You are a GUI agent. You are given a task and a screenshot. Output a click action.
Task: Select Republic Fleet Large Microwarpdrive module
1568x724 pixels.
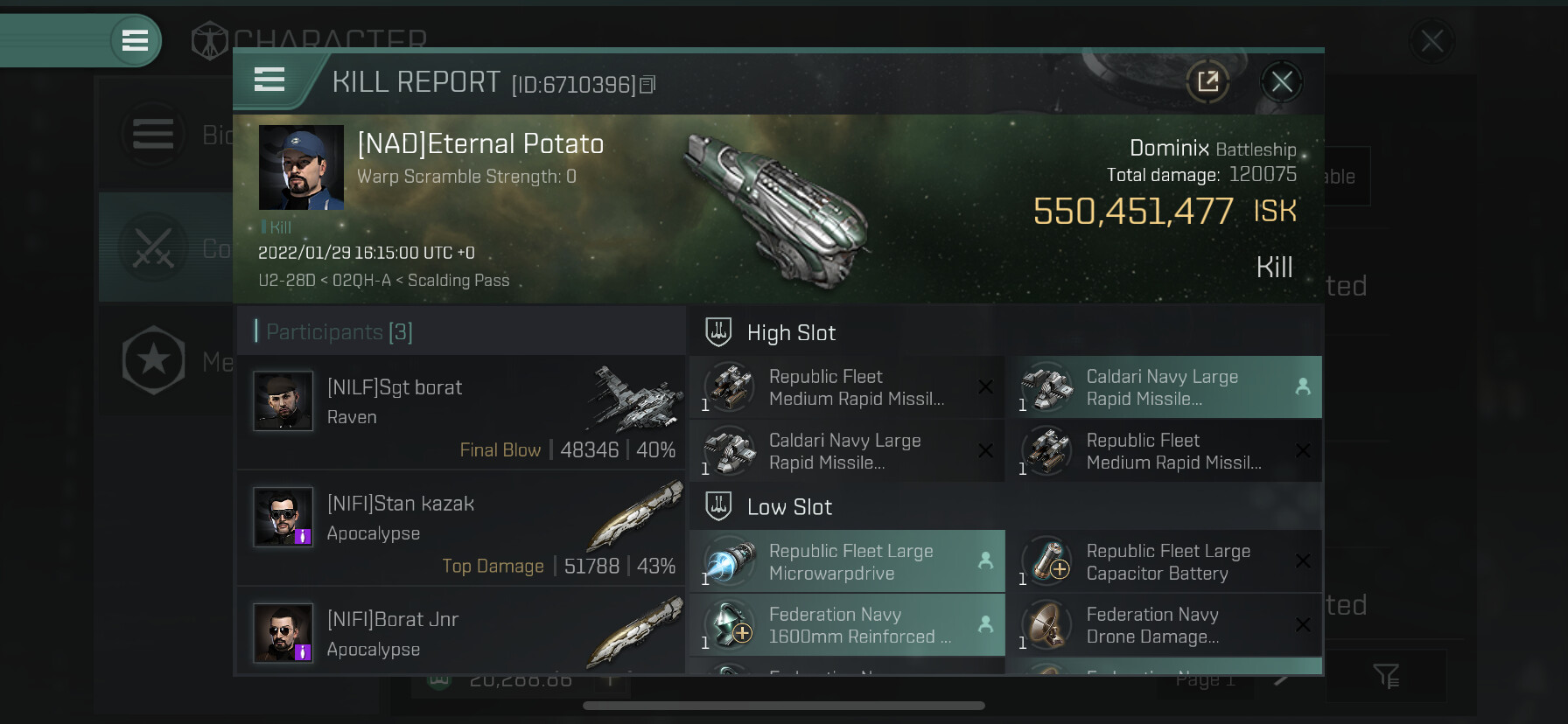point(847,562)
